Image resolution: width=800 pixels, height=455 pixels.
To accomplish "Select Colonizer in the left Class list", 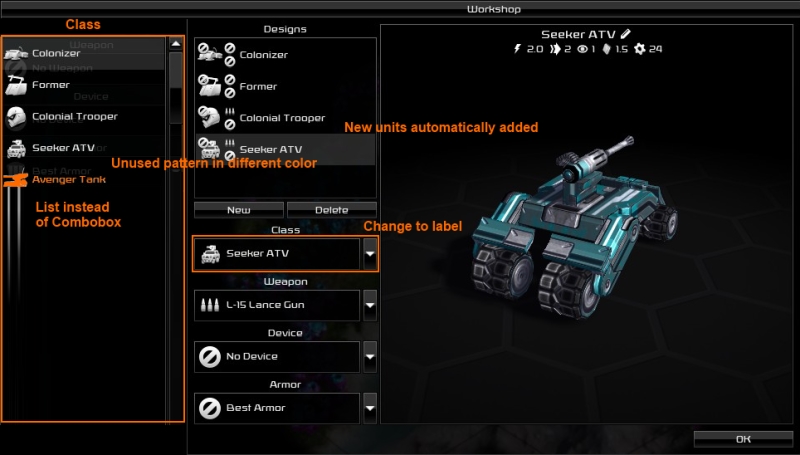I will (x=56, y=53).
